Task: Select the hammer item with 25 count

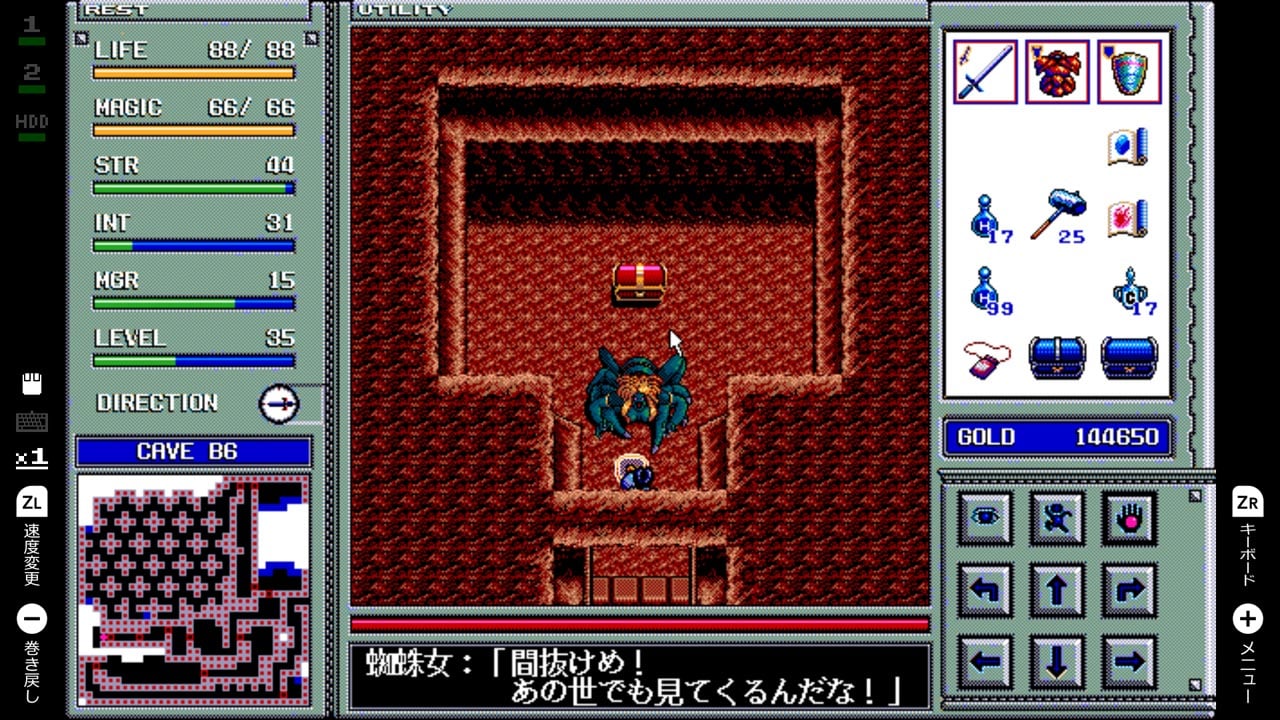Action: tap(1057, 216)
